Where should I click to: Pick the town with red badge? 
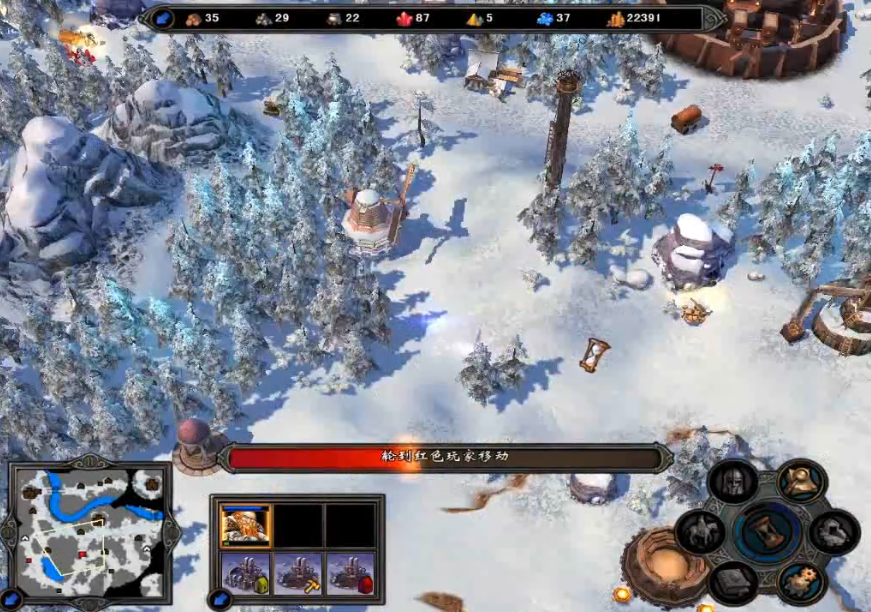point(350,573)
